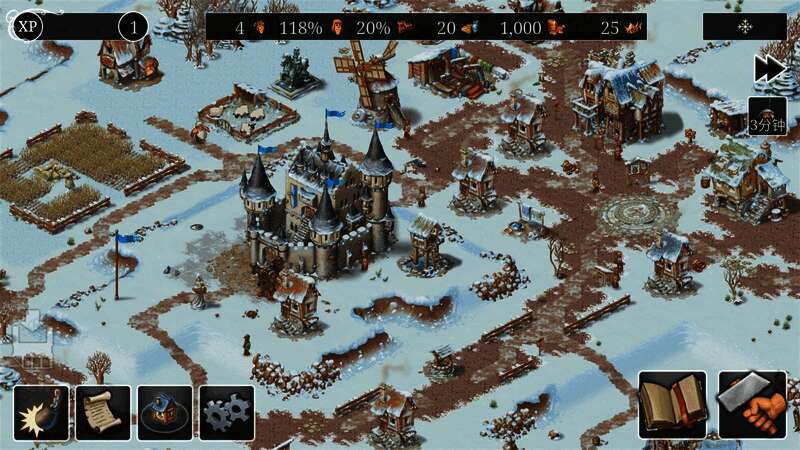Screen dimensions: 800x450
Task: Open the building construction menu
Action: tap(165, 413)
